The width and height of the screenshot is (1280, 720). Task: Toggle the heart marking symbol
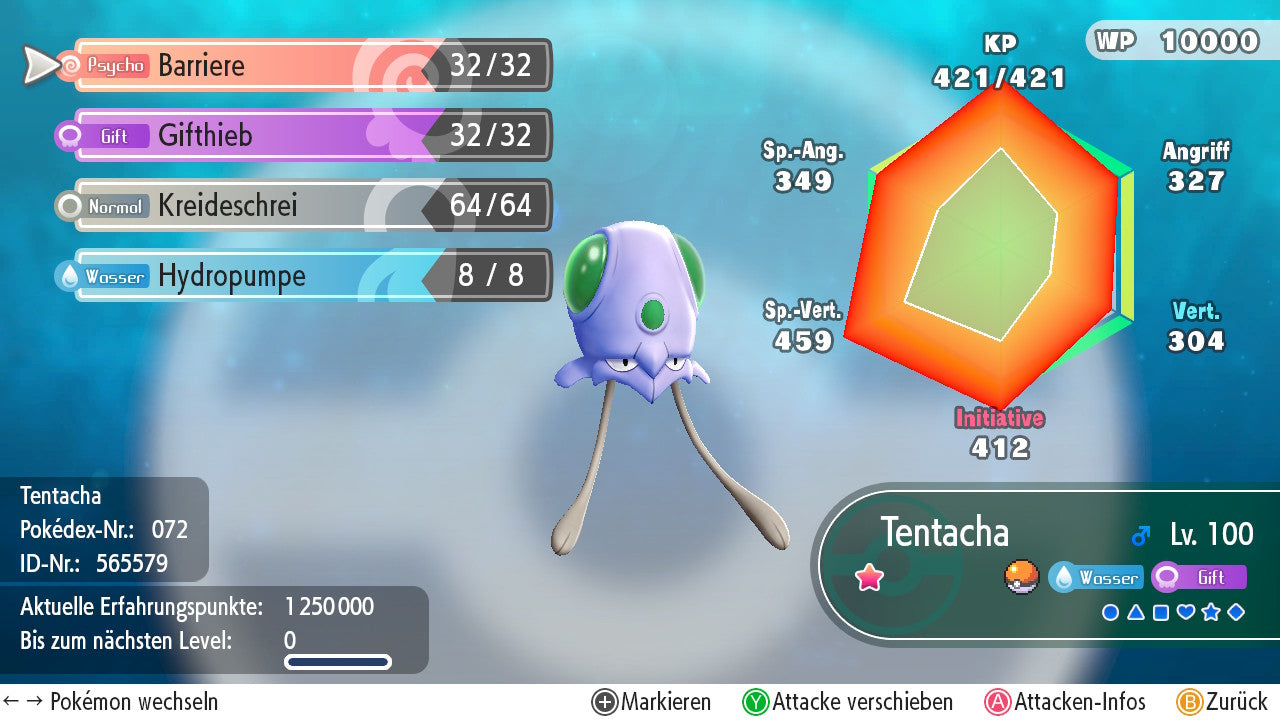pos(1186,612)
